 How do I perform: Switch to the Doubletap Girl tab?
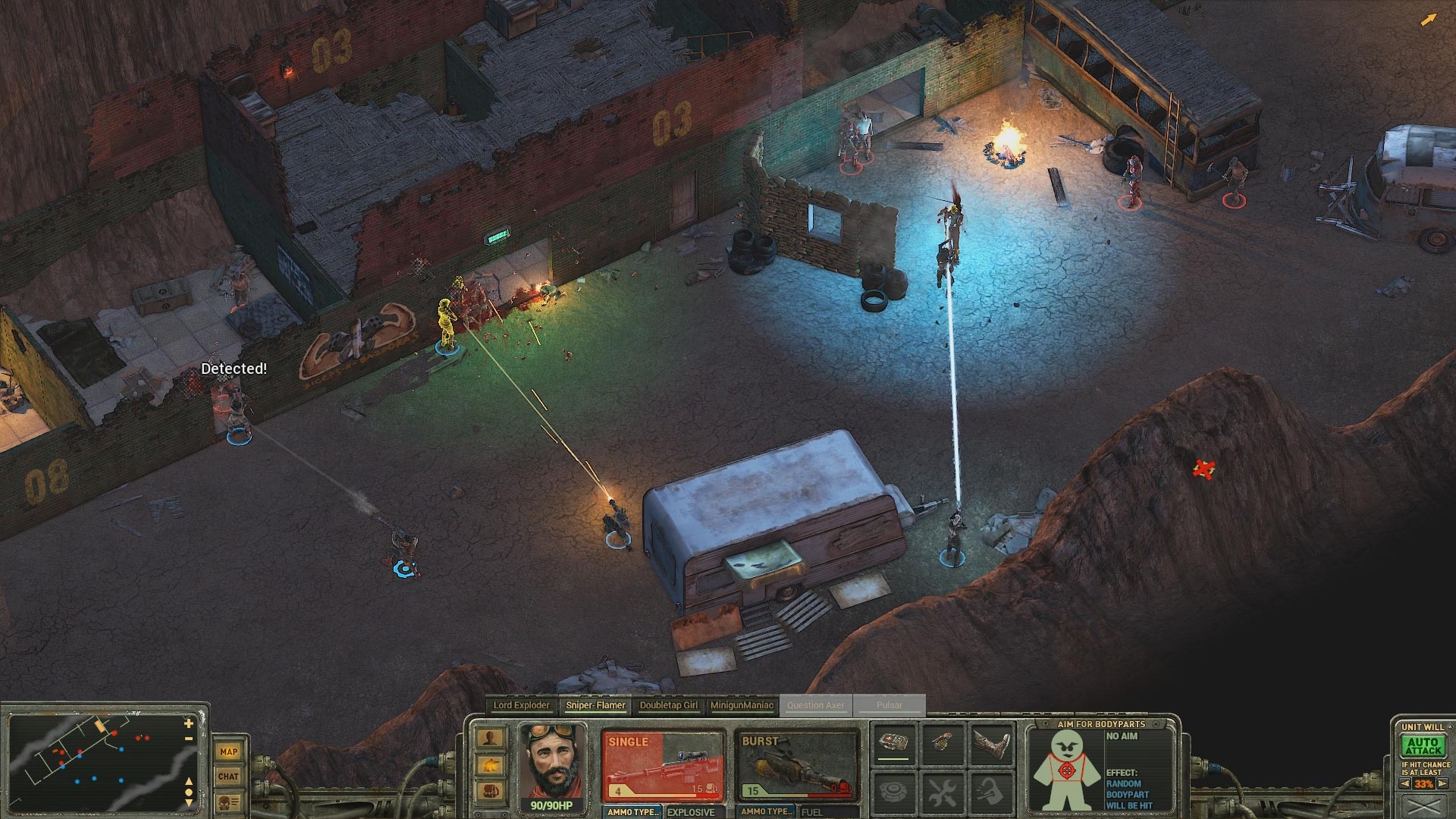click(670, 705)
